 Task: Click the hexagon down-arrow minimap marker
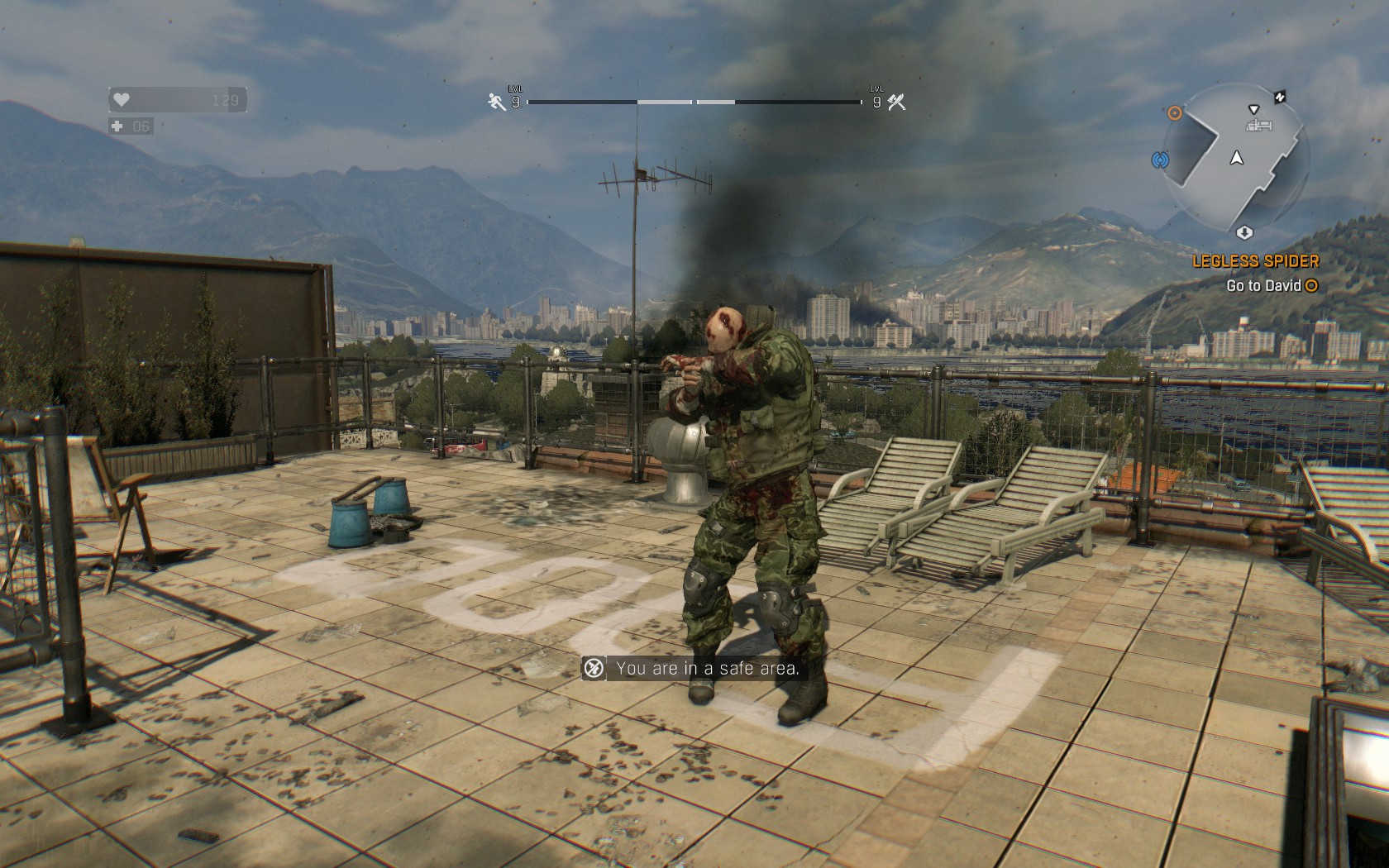1243,233
